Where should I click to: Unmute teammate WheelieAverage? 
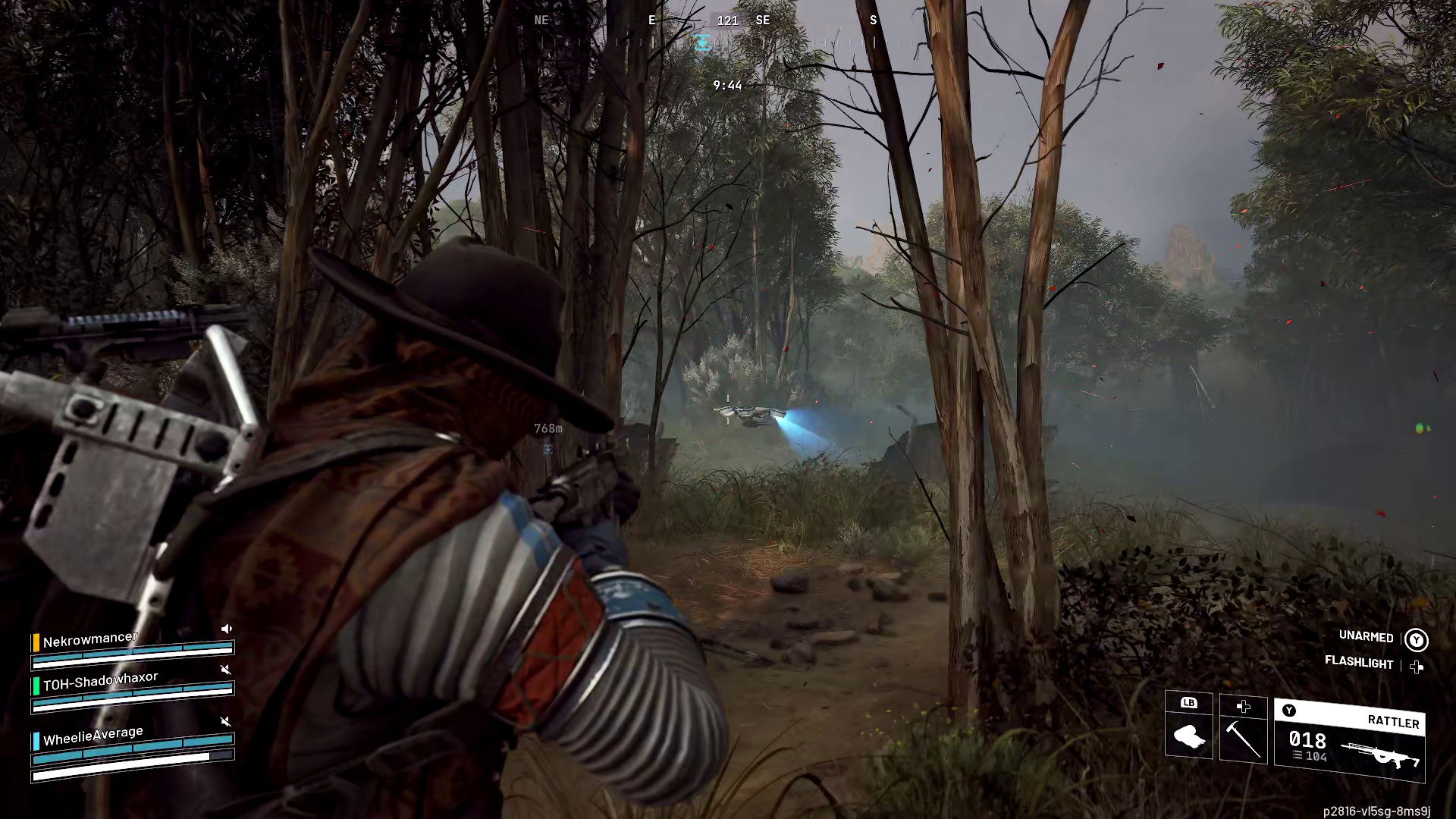tap(225, 720)
